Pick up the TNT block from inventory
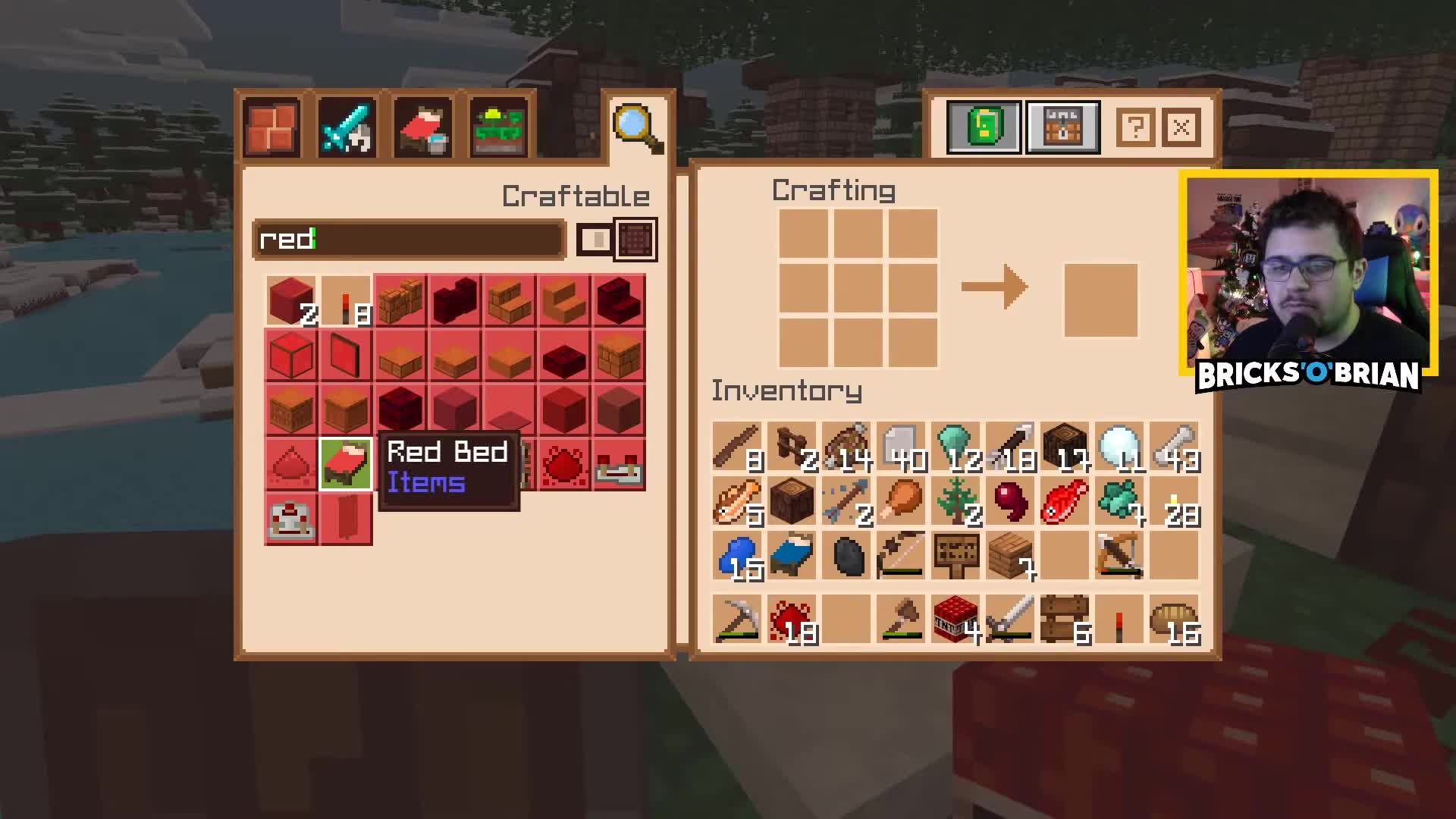1456x819 pixels. (x=955, y=618)
